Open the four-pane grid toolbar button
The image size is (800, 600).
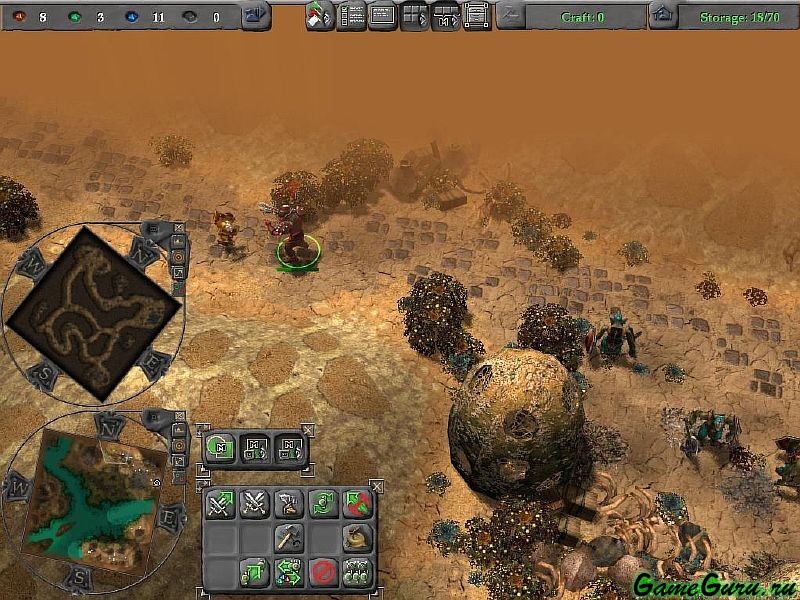[414, 16]
